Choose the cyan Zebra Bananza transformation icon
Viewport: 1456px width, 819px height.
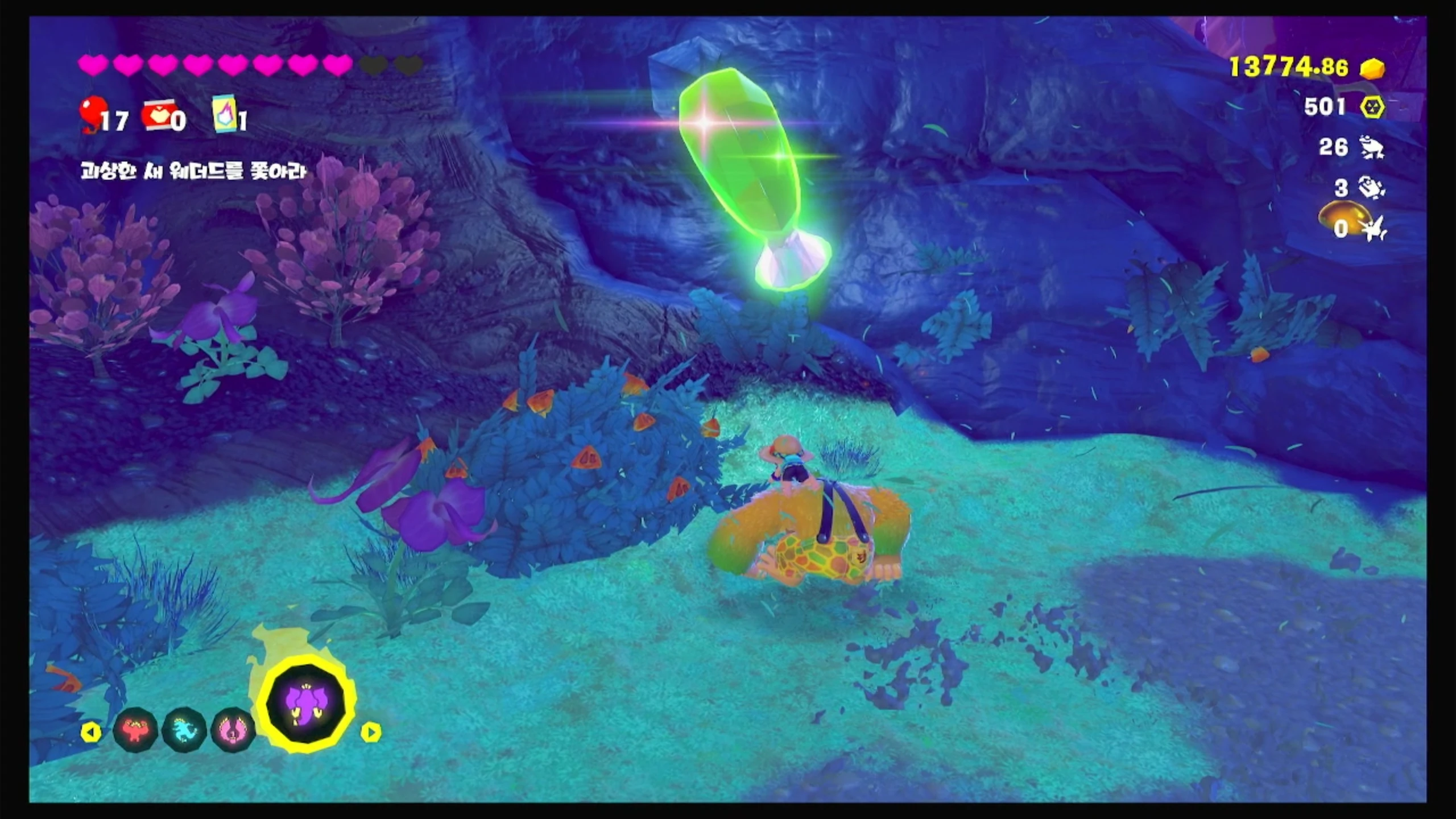(x=184, y=730)
